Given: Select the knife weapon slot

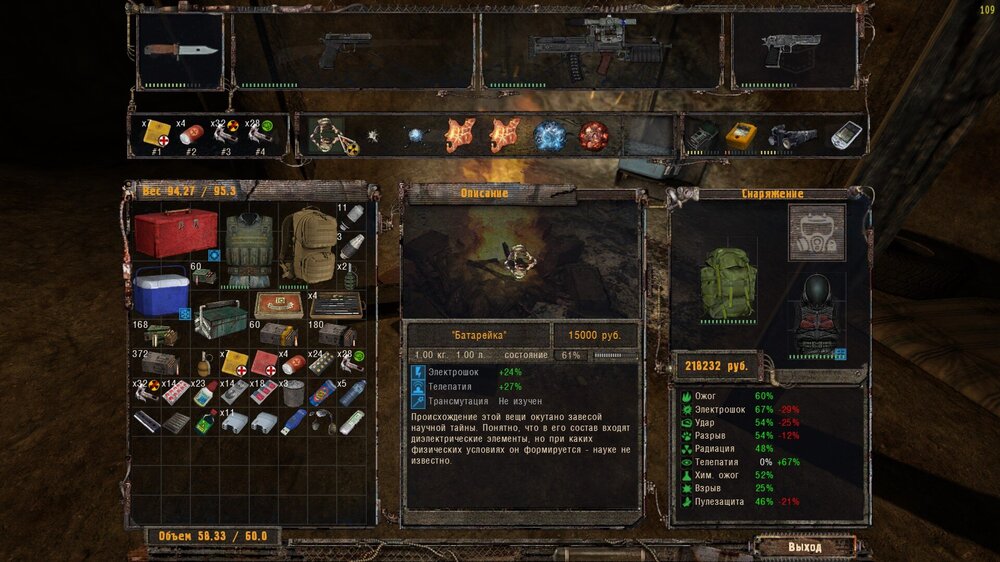Looking at the screenshot, I should coord(180,51).
